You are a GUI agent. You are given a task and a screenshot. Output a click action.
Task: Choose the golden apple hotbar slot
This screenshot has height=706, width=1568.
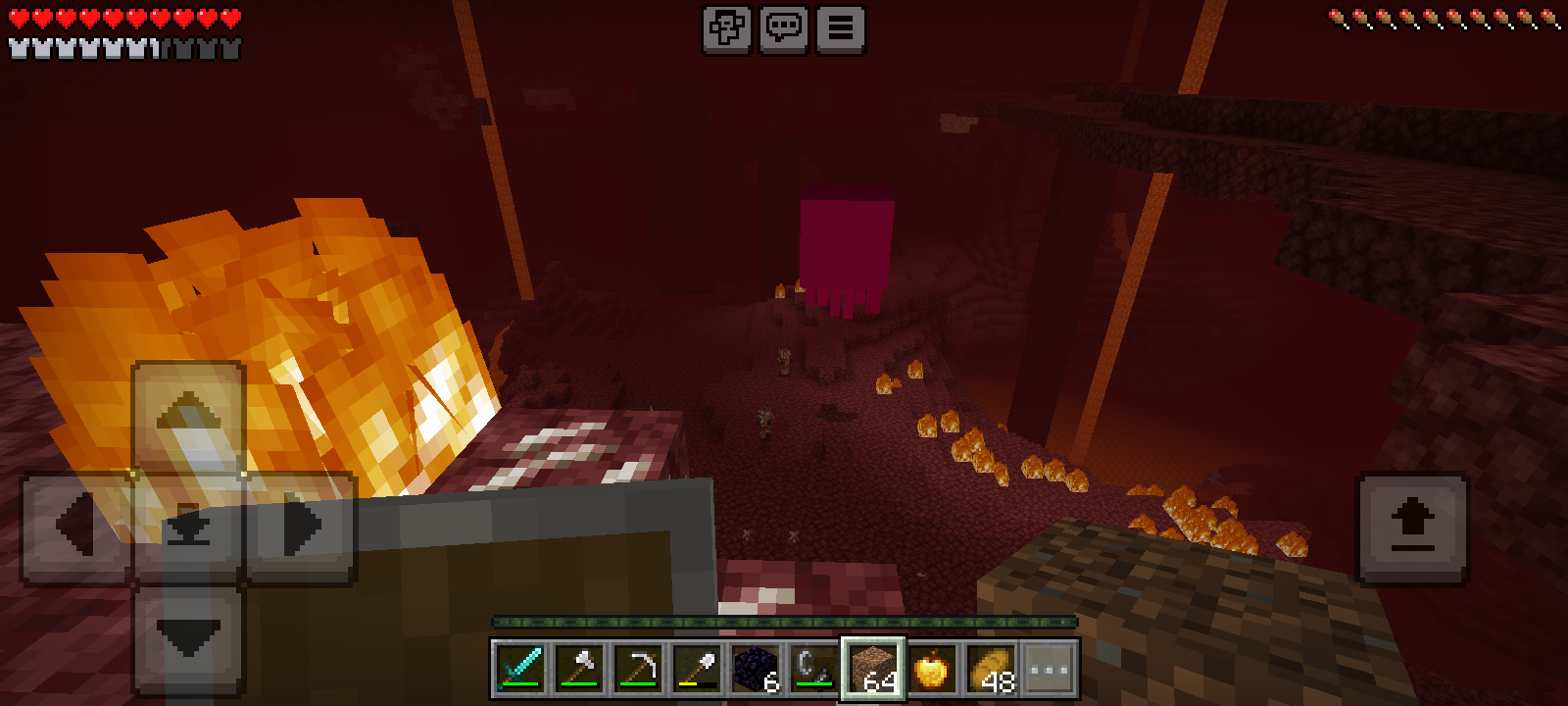pyautogui.click(x=931, y=669)
